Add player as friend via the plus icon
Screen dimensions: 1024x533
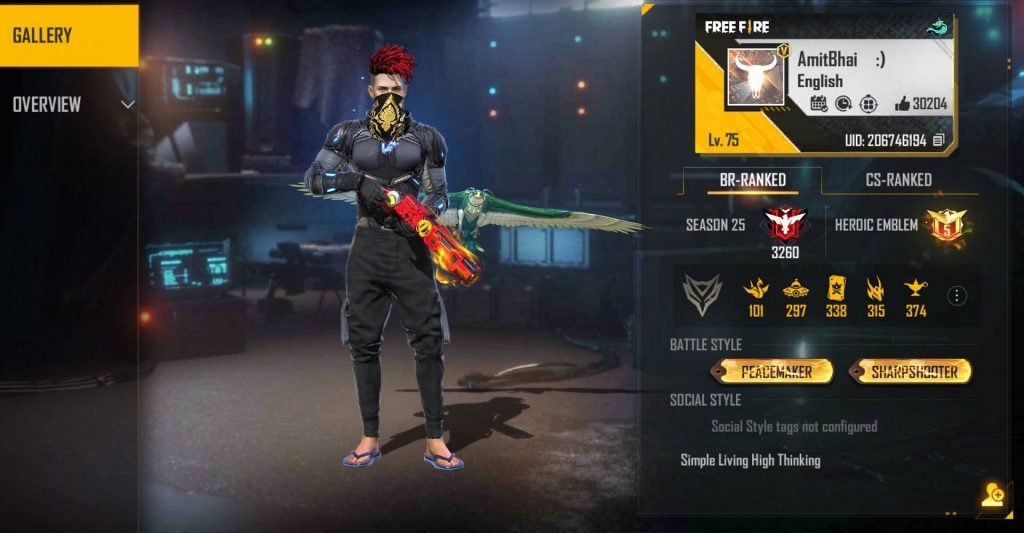(x=992, y=495)
